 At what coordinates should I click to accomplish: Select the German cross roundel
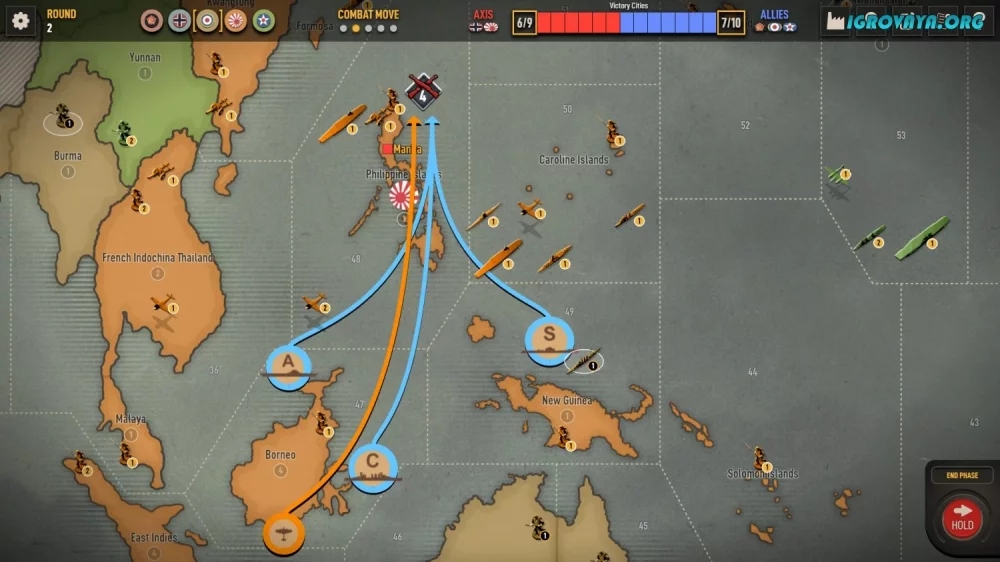pyautogui.click(x=180, y=20)
